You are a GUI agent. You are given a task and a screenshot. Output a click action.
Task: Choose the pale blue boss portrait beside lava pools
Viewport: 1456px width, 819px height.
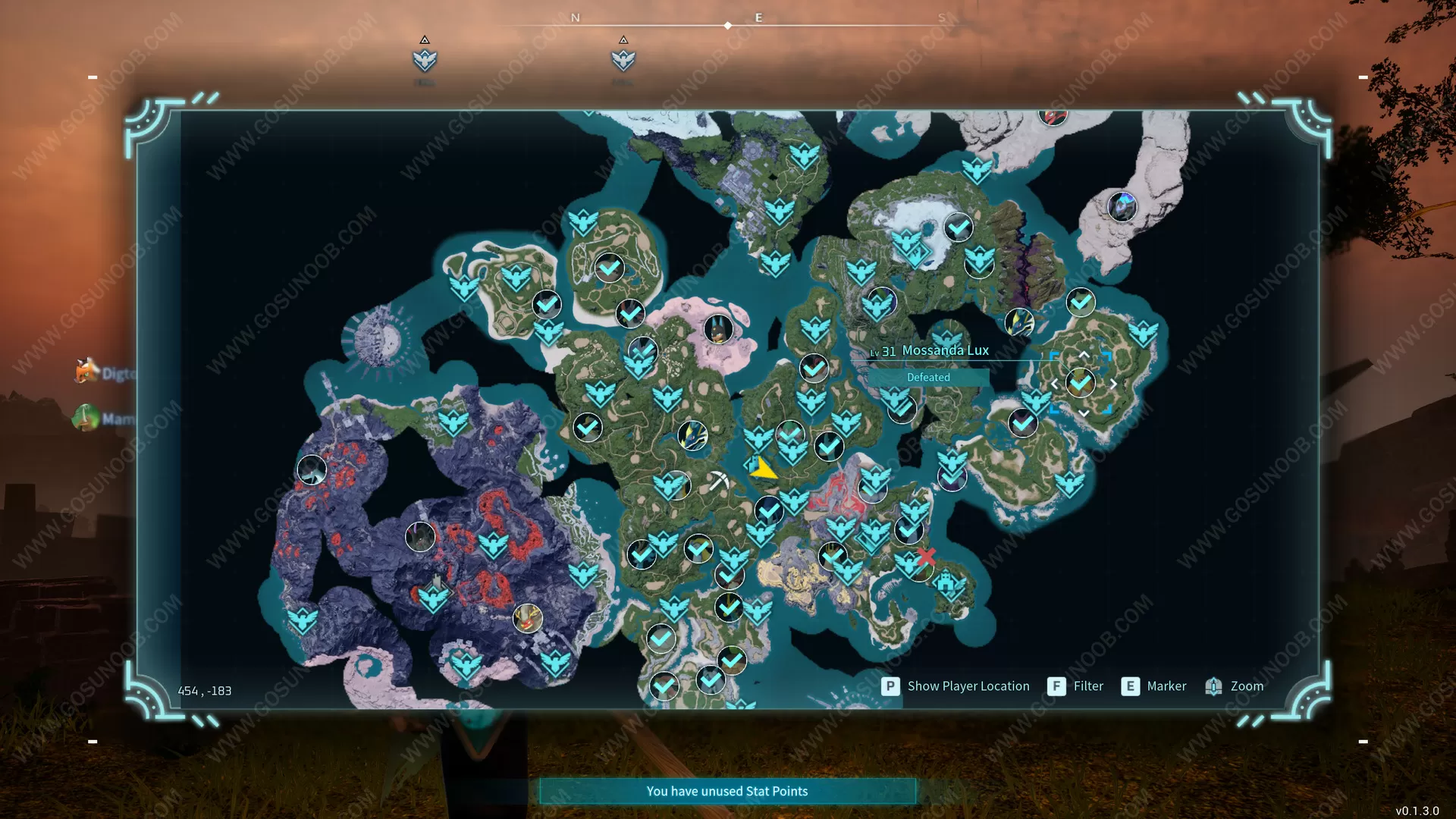click(312, 470)
